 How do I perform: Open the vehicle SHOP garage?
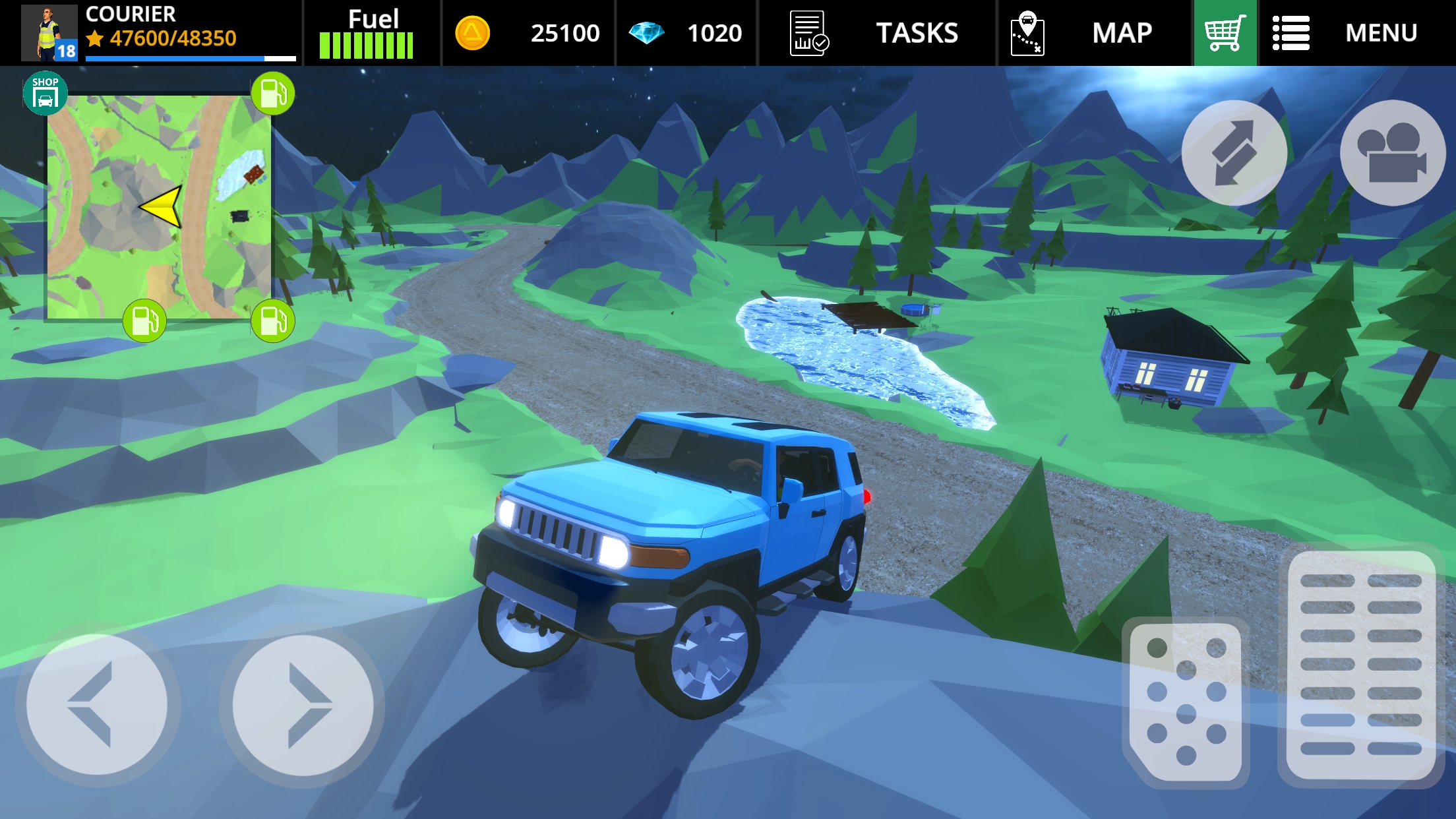coord(45,92)
